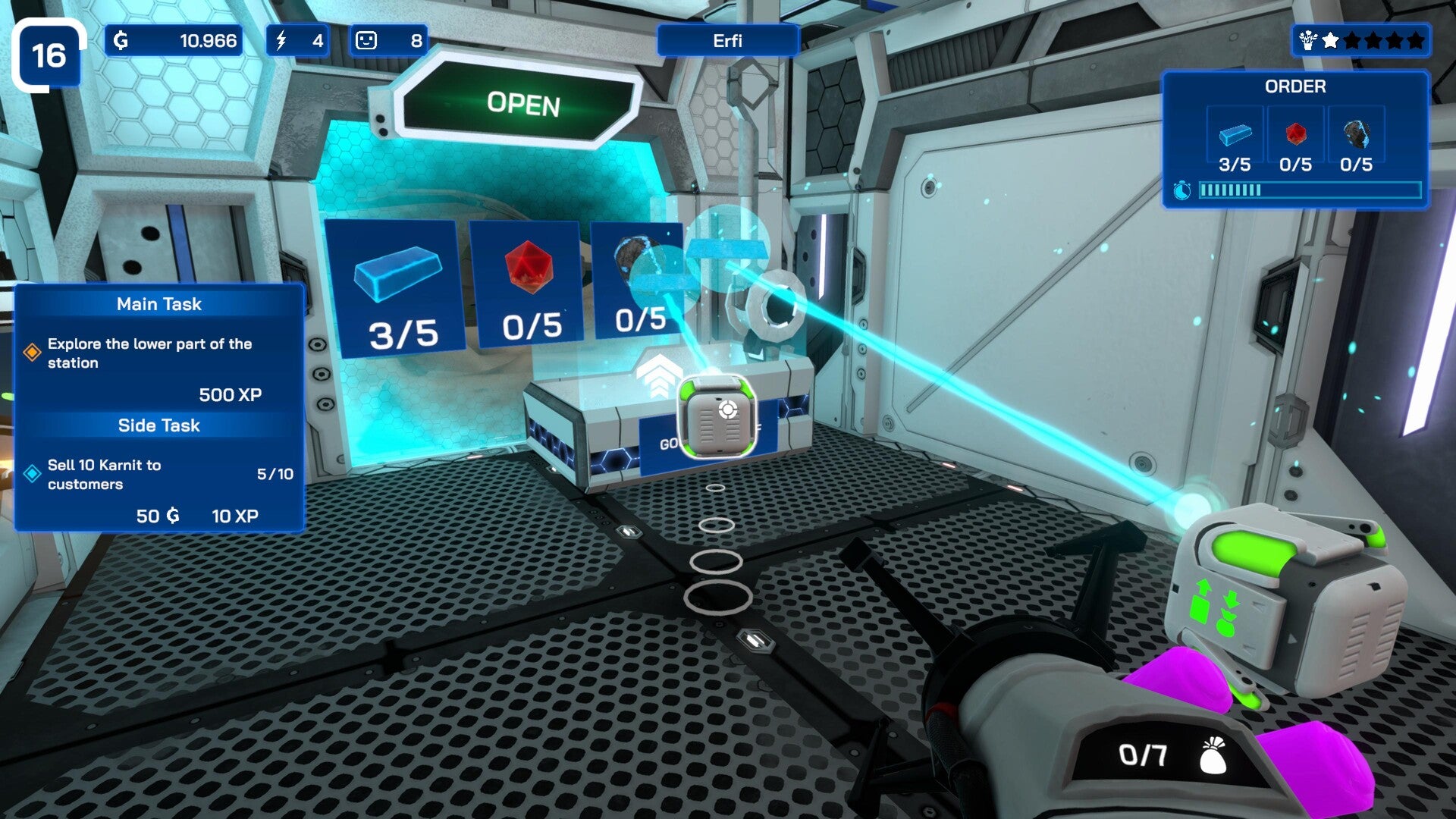Click the target icon on the floating drone cube

[728, 409]
